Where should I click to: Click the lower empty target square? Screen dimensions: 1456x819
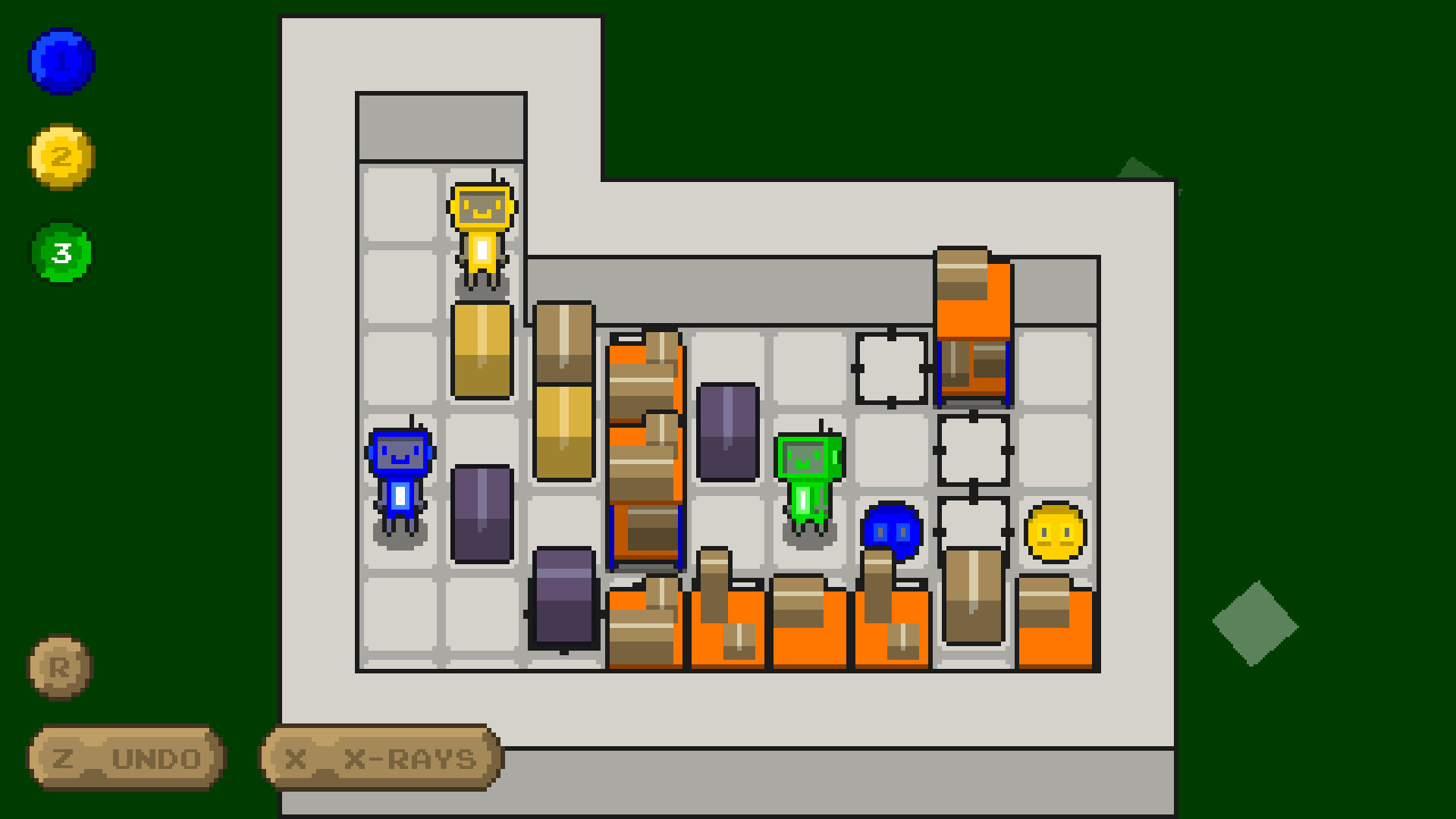pos(973,531)
